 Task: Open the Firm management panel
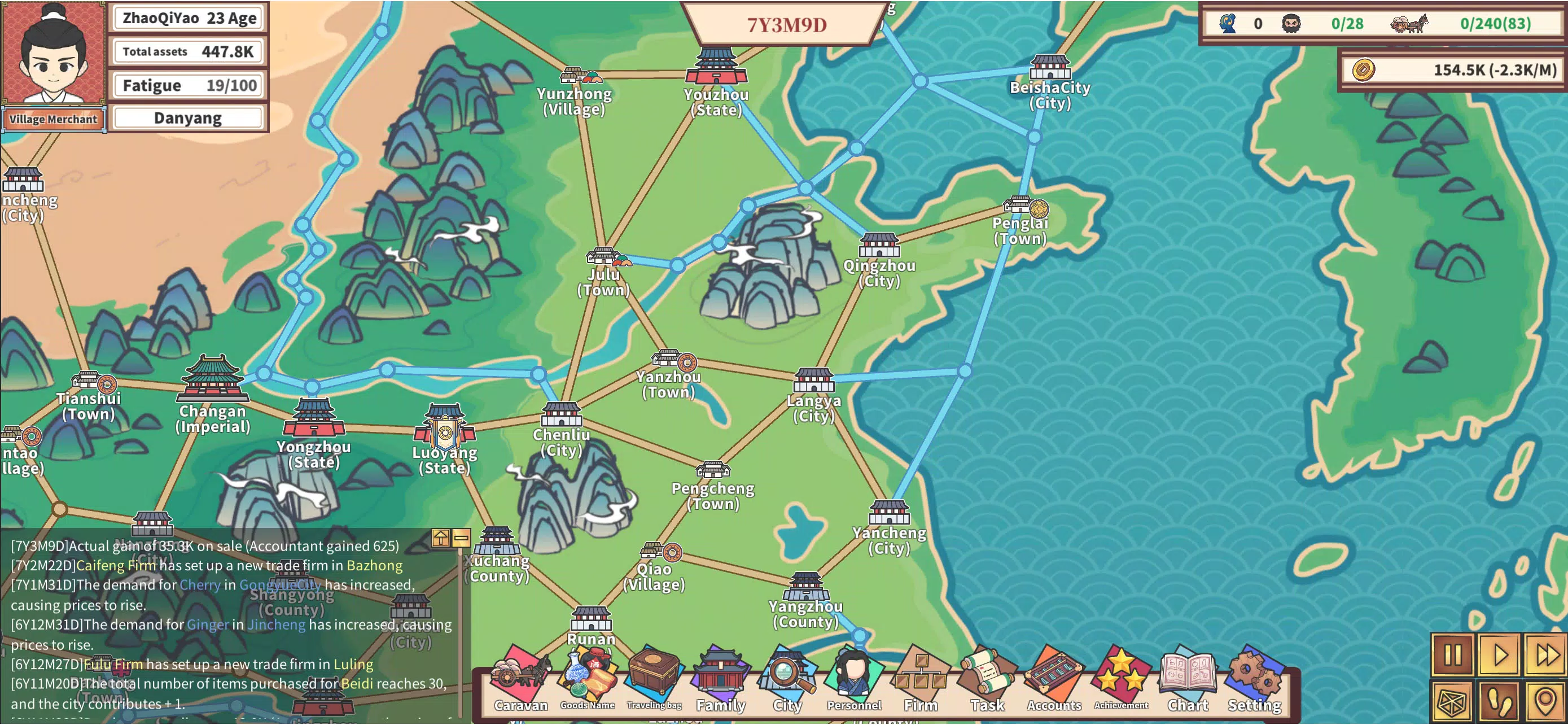pyautogui.click(x=921, y=676)
